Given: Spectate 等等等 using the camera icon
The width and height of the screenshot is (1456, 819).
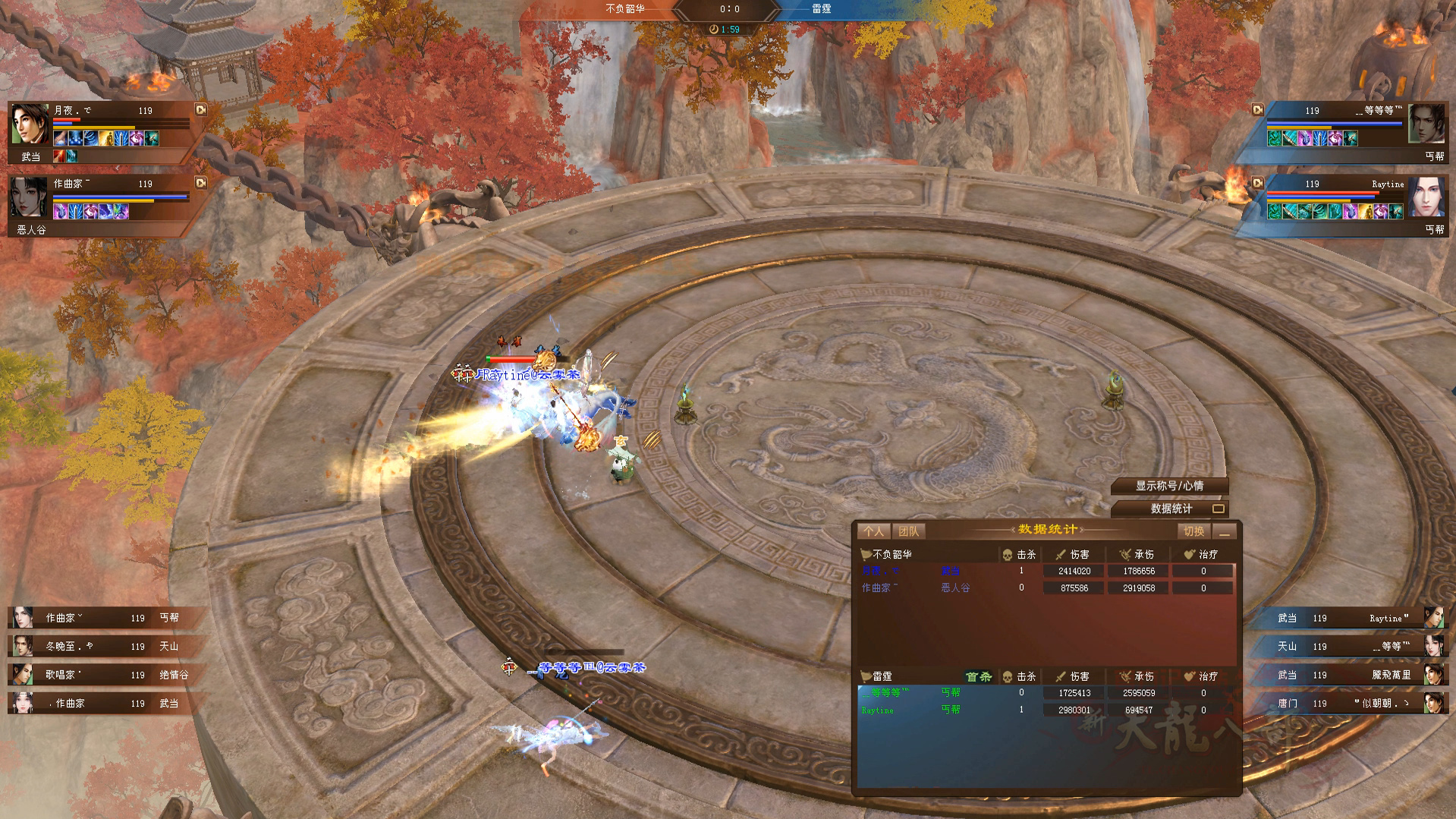Looking at the screenshot, I should (1257, 110).
